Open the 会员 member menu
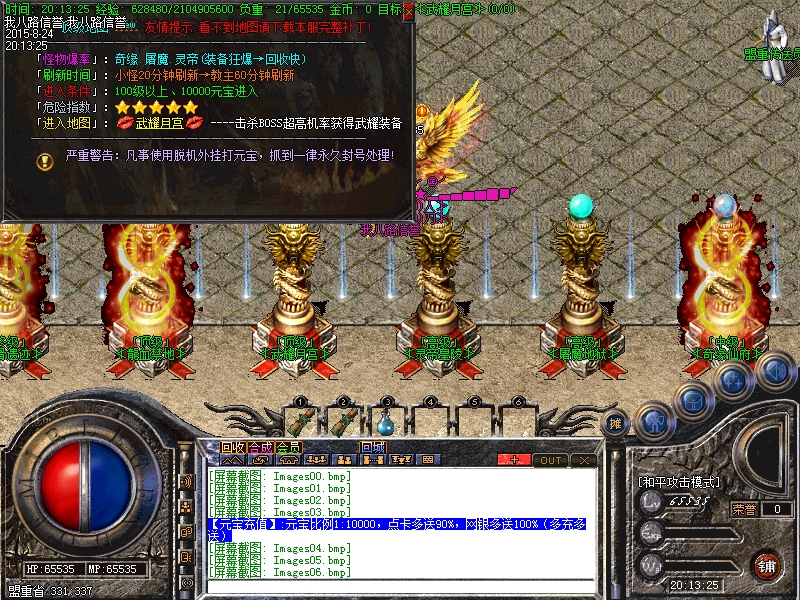This screenshot has height=600, width=800. (288, 447)
